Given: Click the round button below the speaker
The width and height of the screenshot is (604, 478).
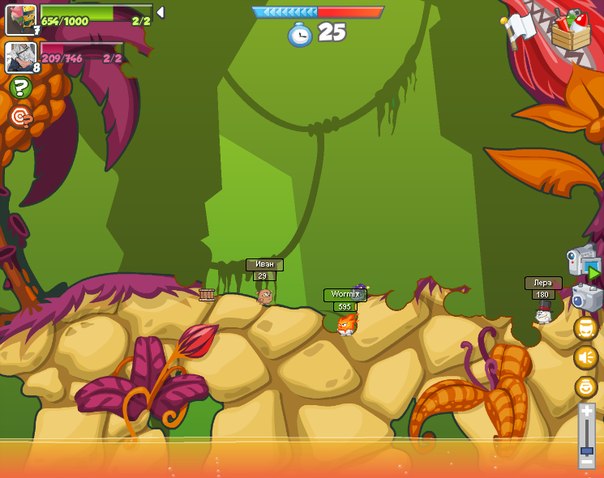Looking at the screenshot, I should 586,386.
